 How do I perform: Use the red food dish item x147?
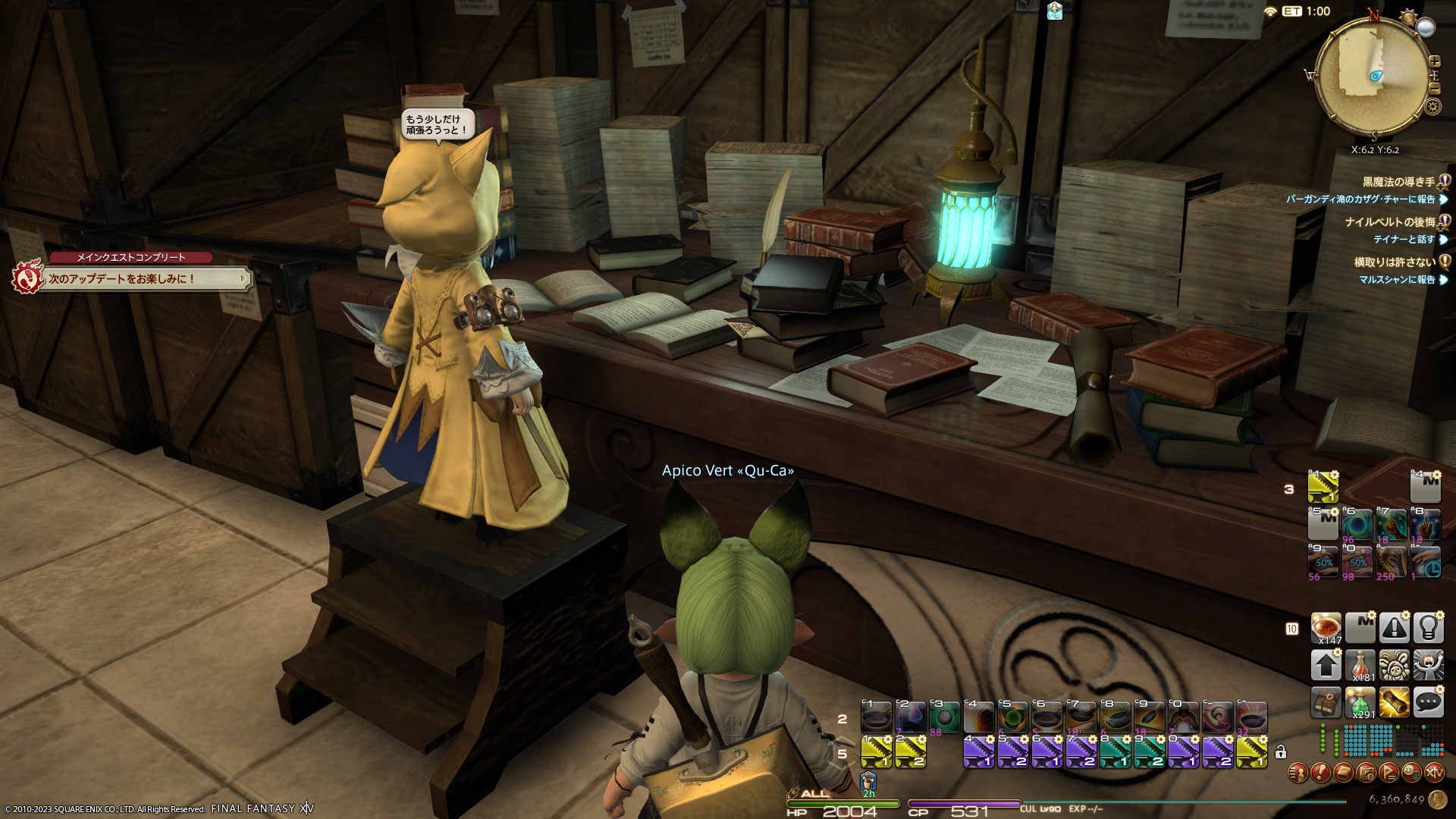1326,628
